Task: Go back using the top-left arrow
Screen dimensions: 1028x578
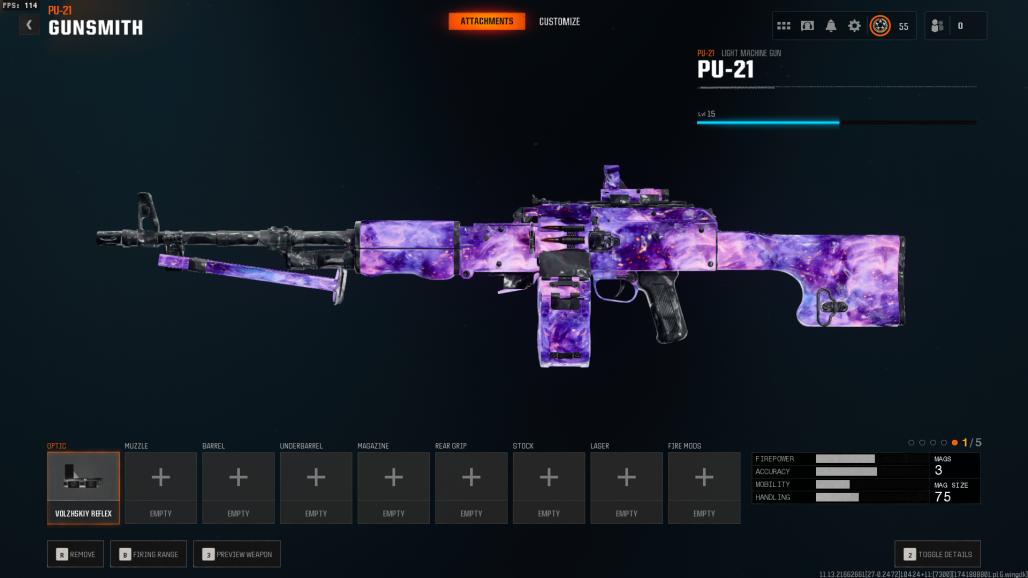Action: click(29, 25)
